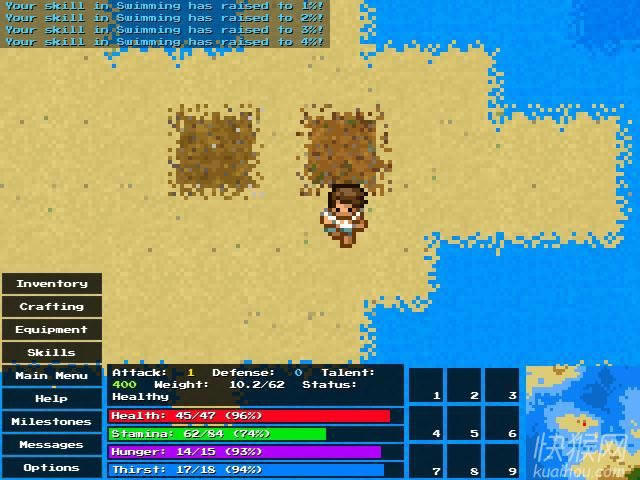View the Skills list
Screen dimensions: 640x480
[x=52, y=353]
